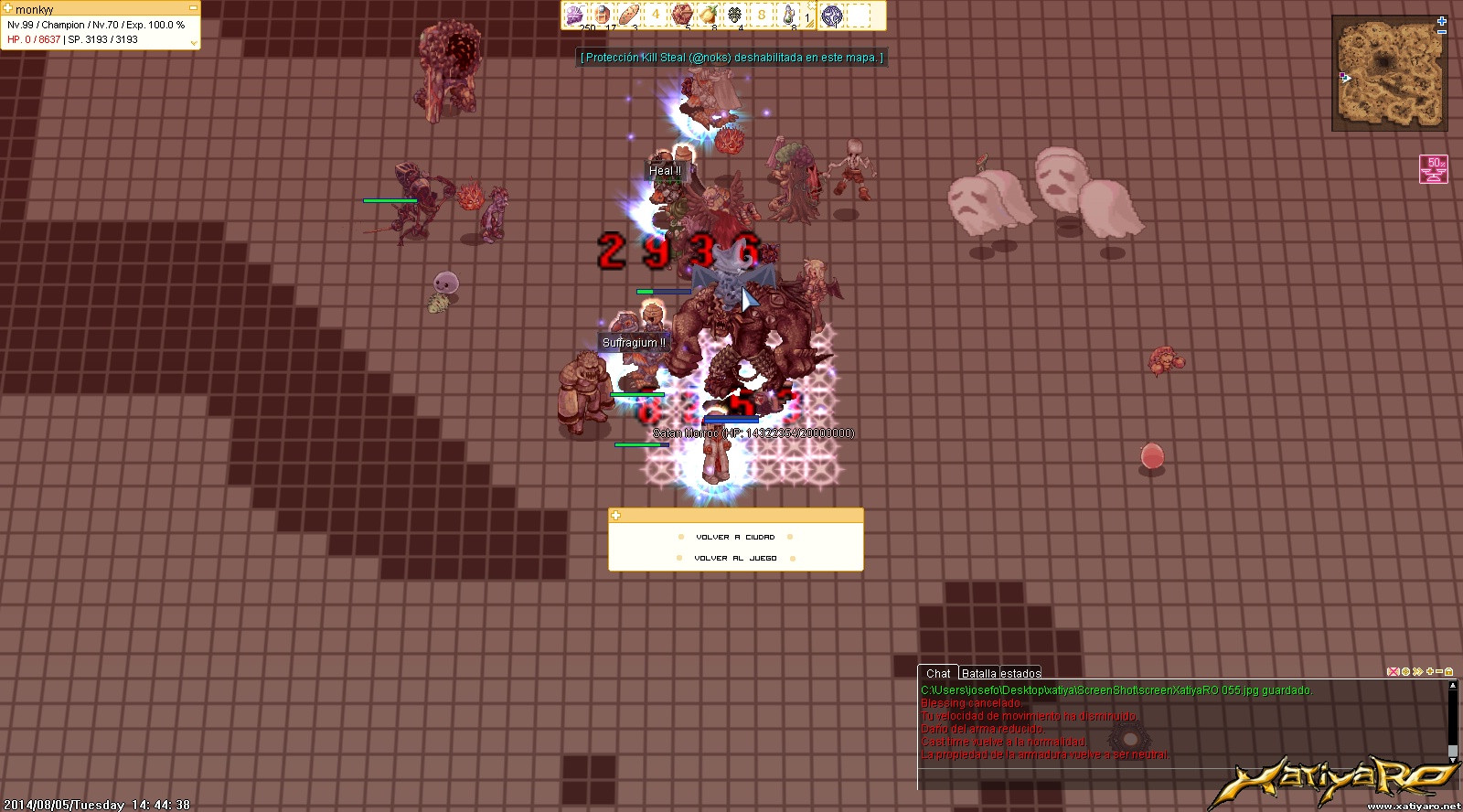The image size is (1463, 812).
Task: Switch to the Batalla chat tab
Action: point(978,674)
